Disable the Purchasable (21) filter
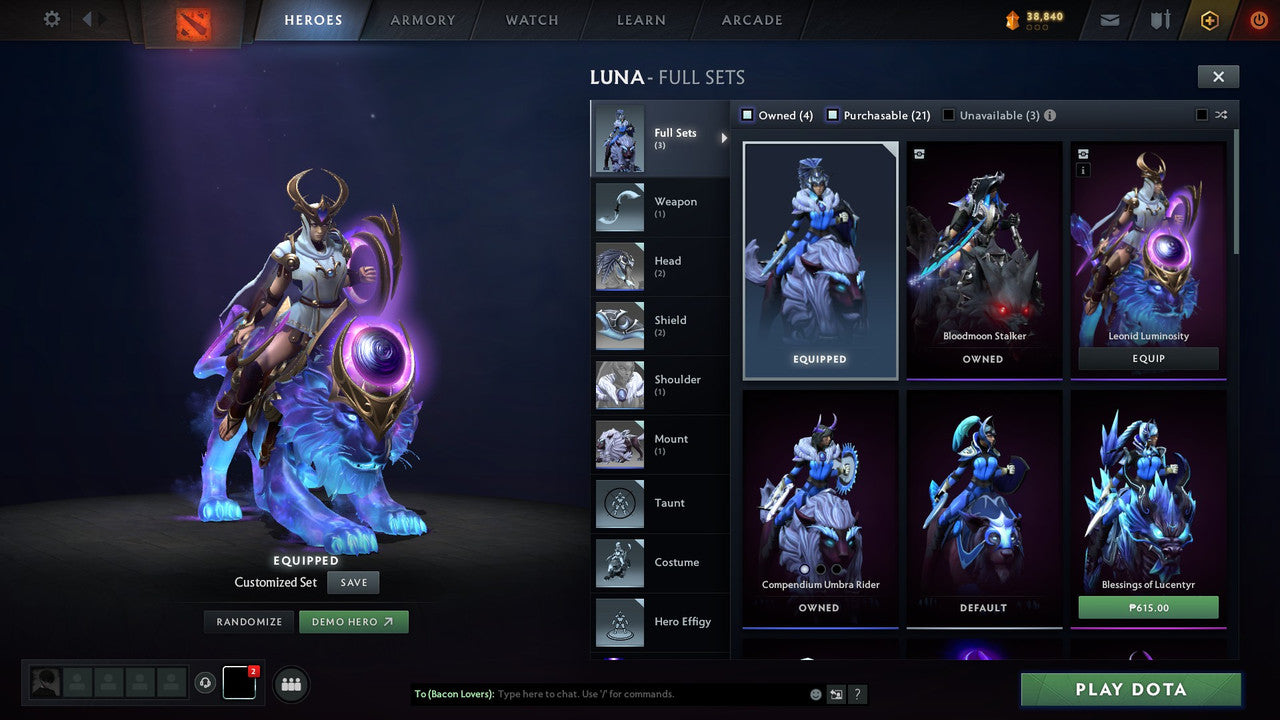 (x=832, y=115)
